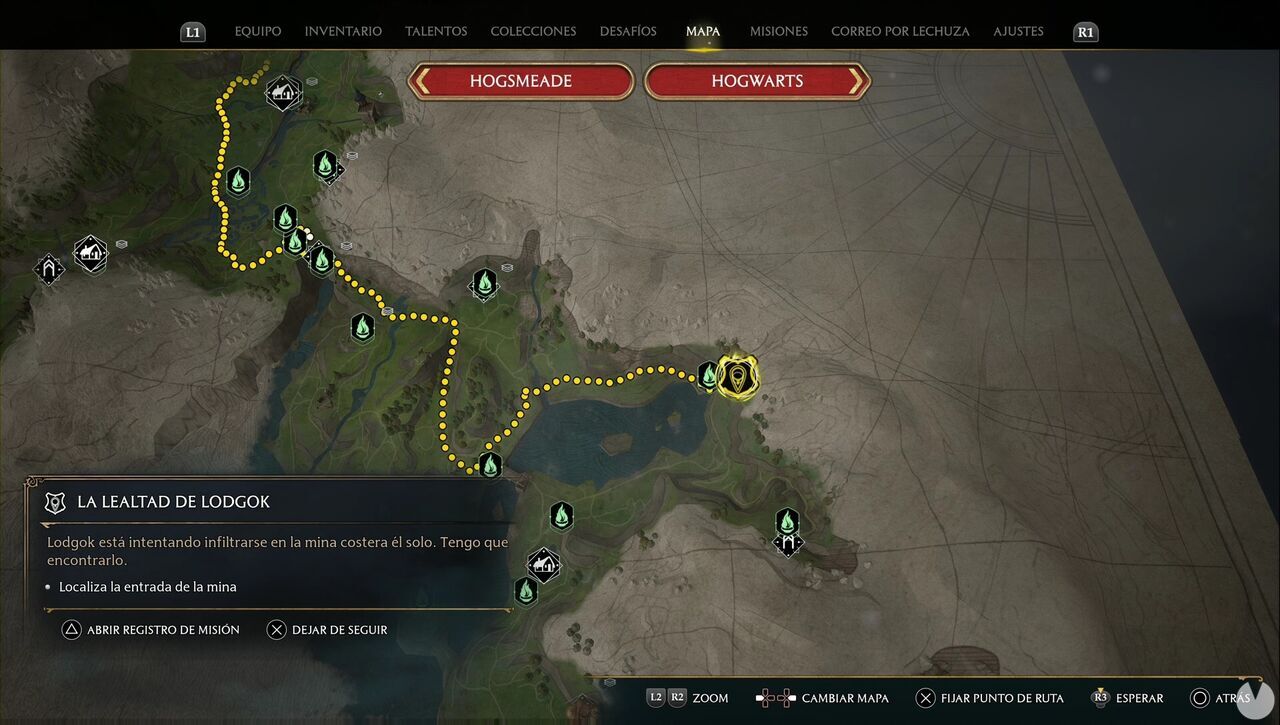This screenshot has height=725, width=1280.
Task: Select the hamlet house icon south of the lake
Action: [x=543, y=564]
